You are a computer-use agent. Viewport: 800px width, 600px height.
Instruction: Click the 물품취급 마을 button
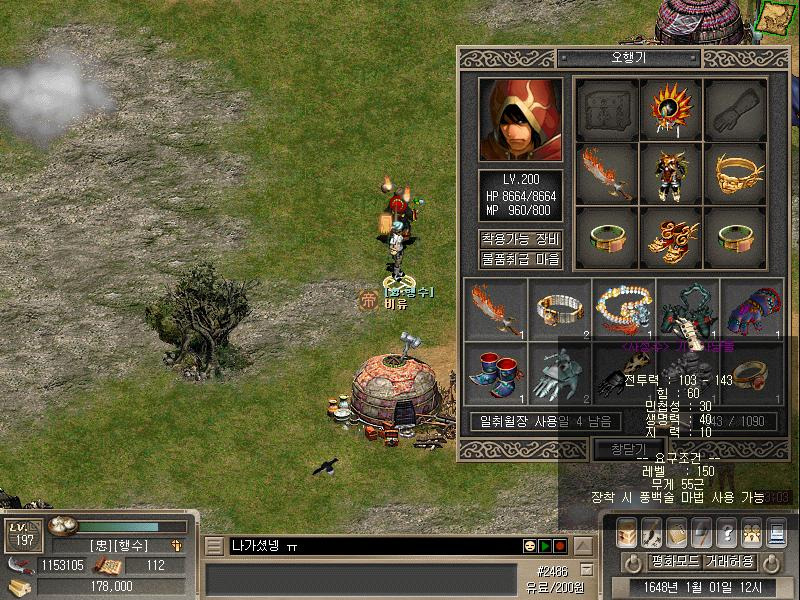(x=520, y=260)
